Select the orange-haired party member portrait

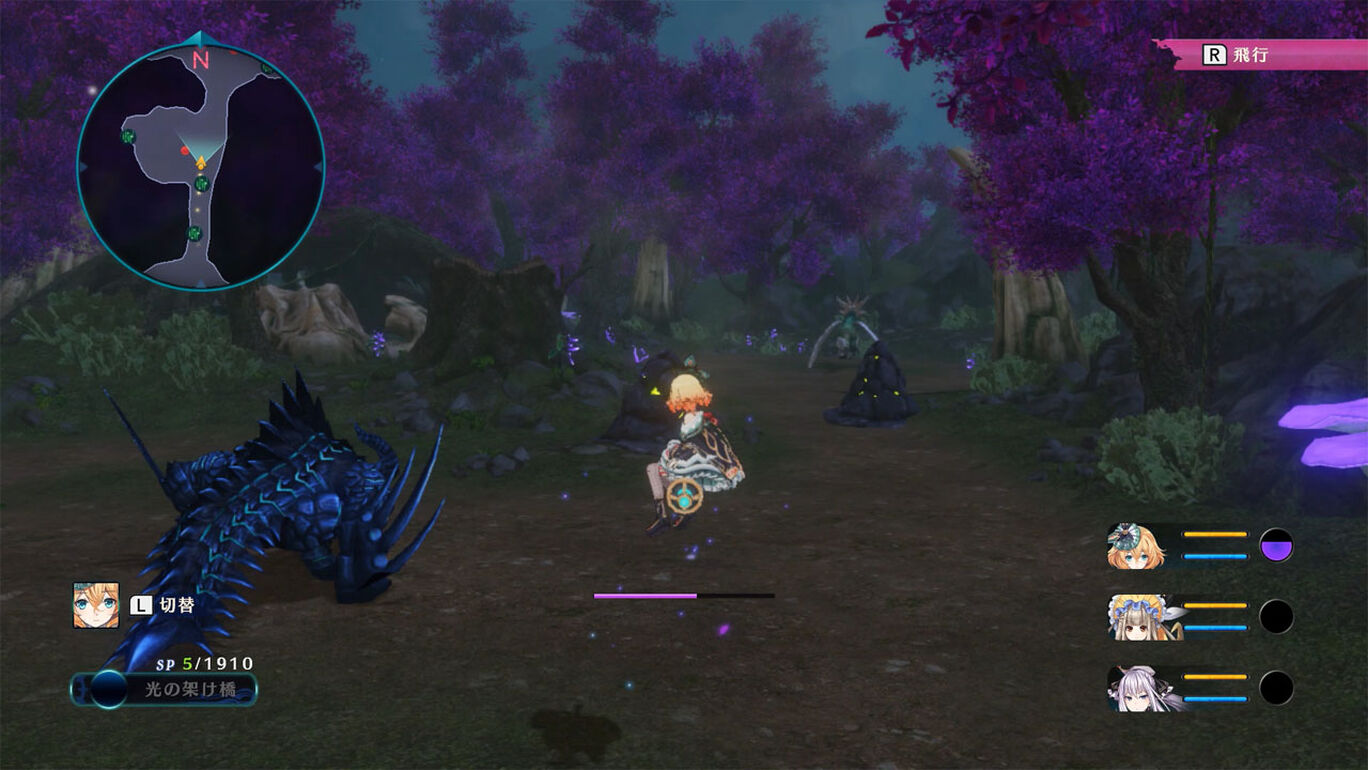coord(1136,546)
